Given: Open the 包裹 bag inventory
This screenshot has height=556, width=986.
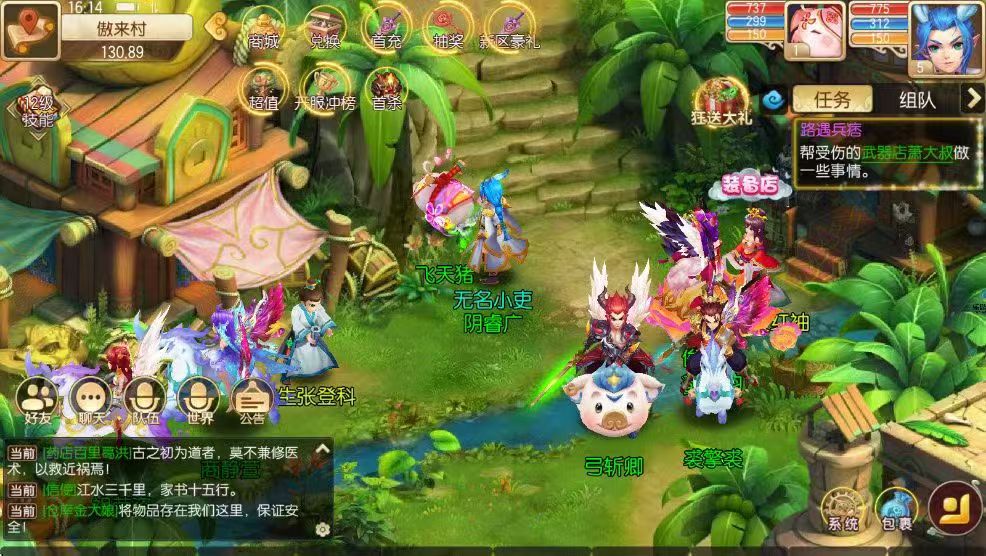Looking at the screenshot, I should pos(896,509).
